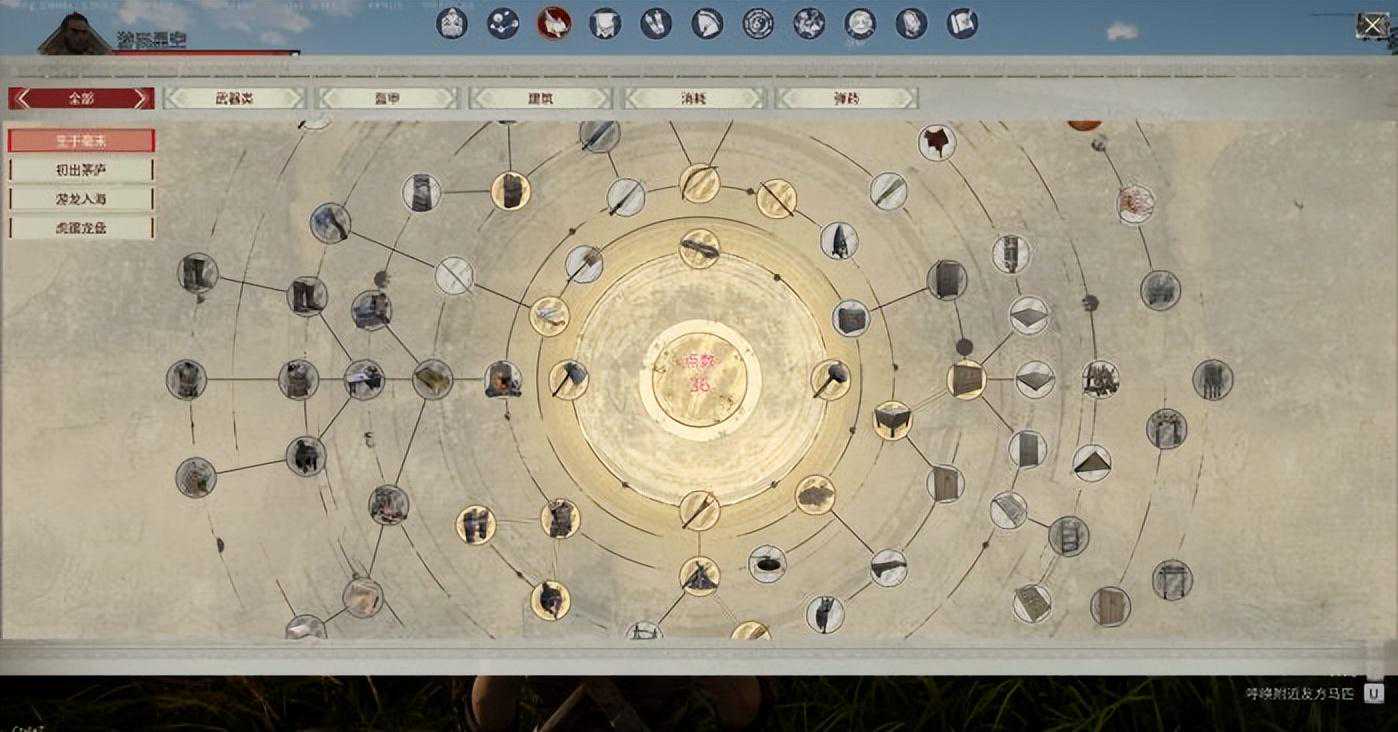Switch to the 武器类 weapons tab

pyautogui.click(x=234, y=98)
